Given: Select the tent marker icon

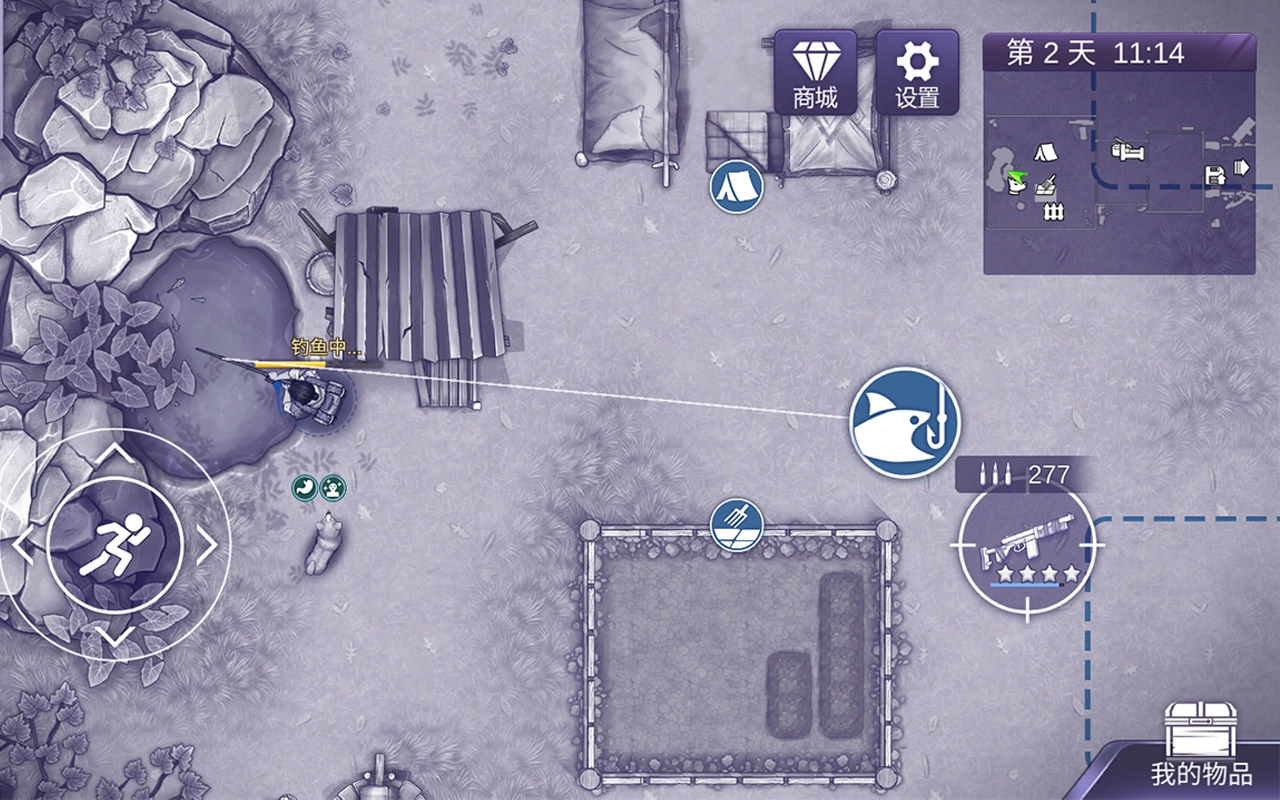Looking at the screenshot, I should (x=736, y=186).
